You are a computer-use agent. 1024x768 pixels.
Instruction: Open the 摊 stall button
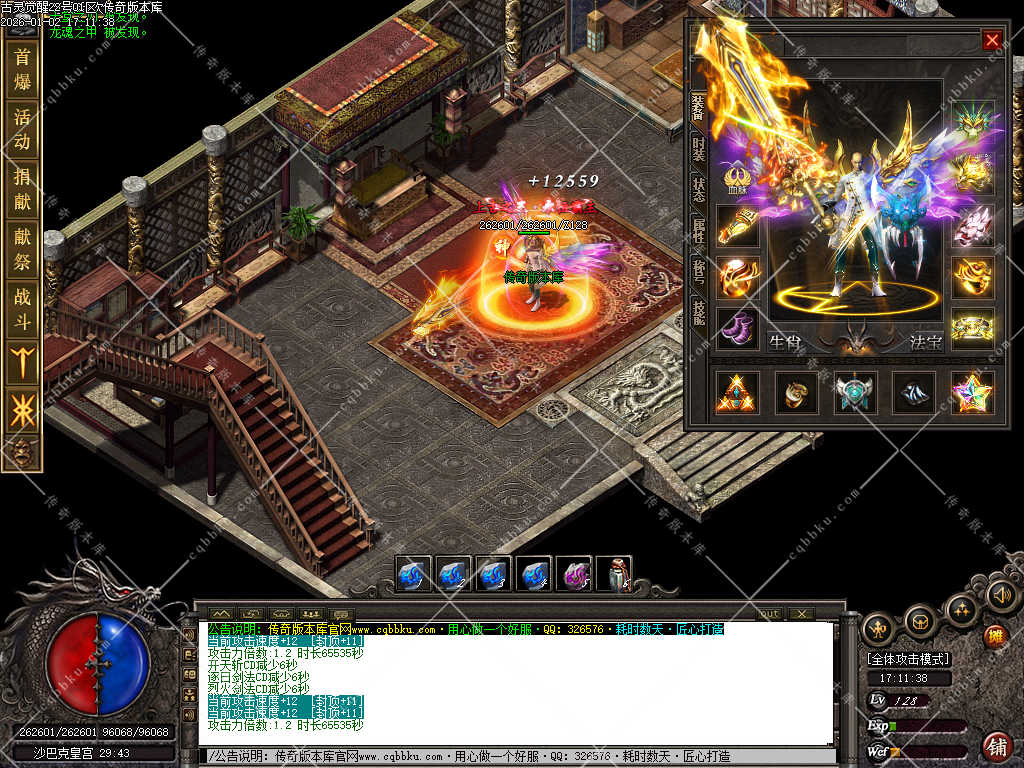[994, 636]
